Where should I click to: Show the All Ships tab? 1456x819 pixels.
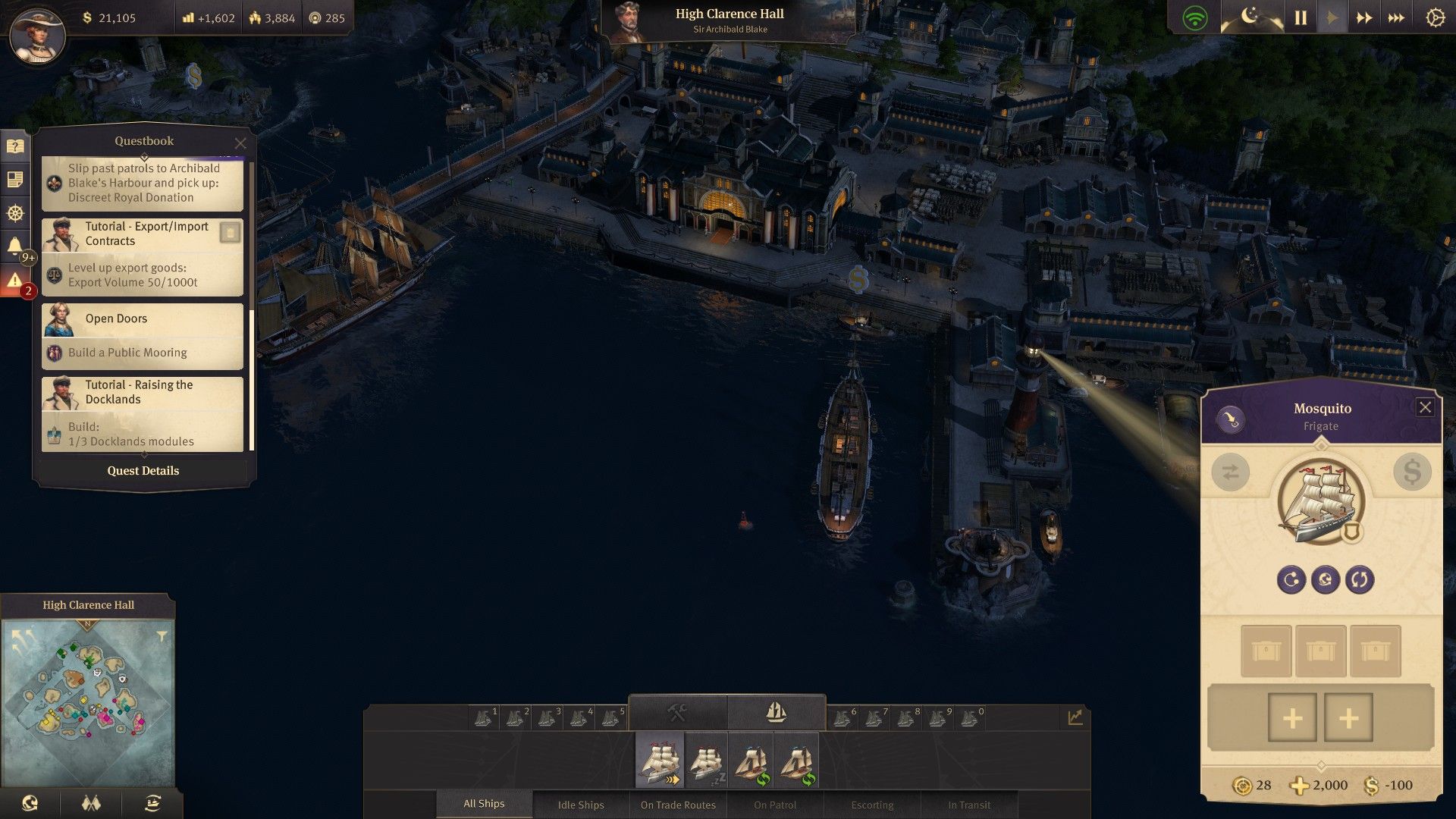(x=484, y=804)
